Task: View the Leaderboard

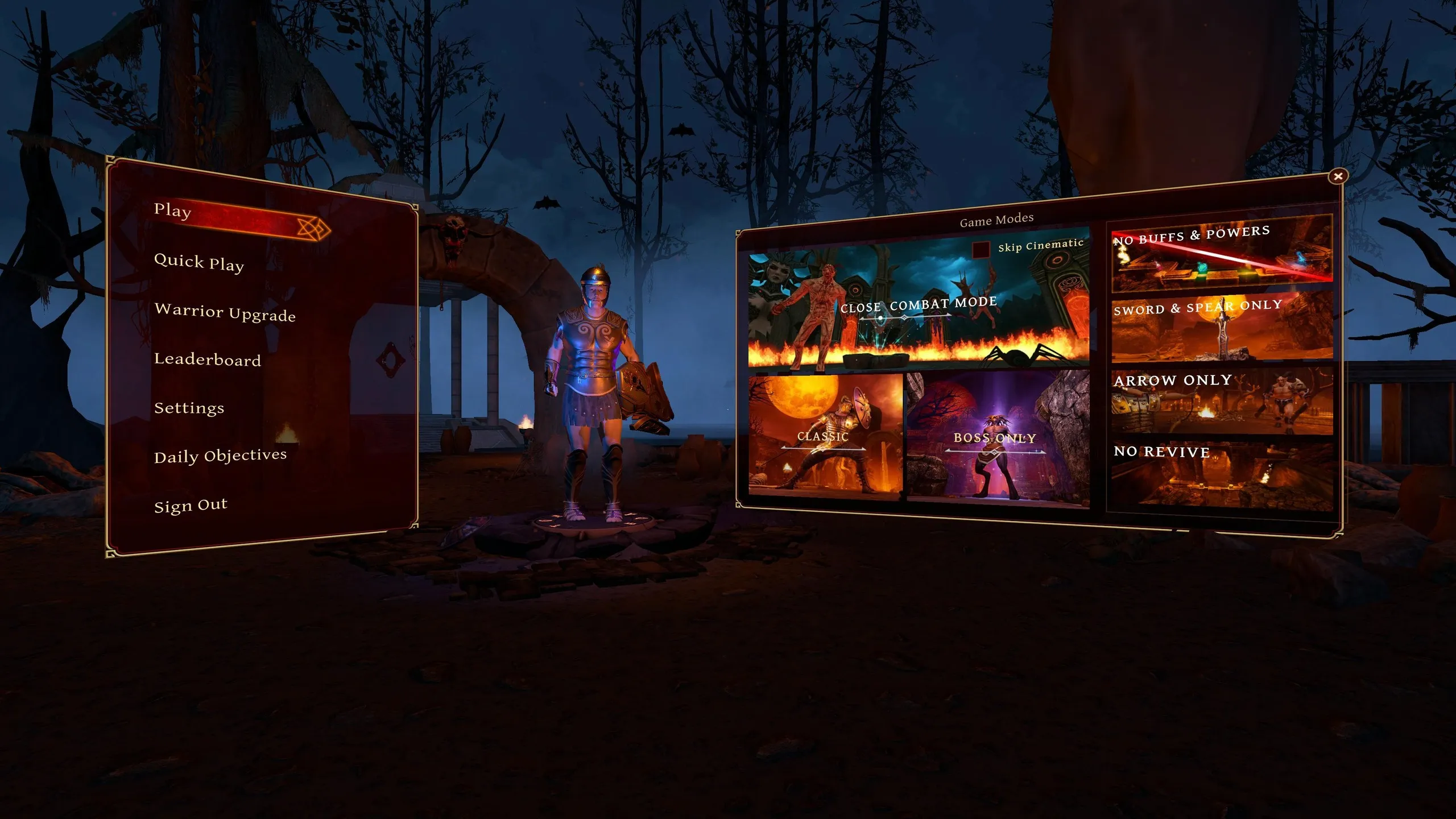Action: (x=208, y=359)
